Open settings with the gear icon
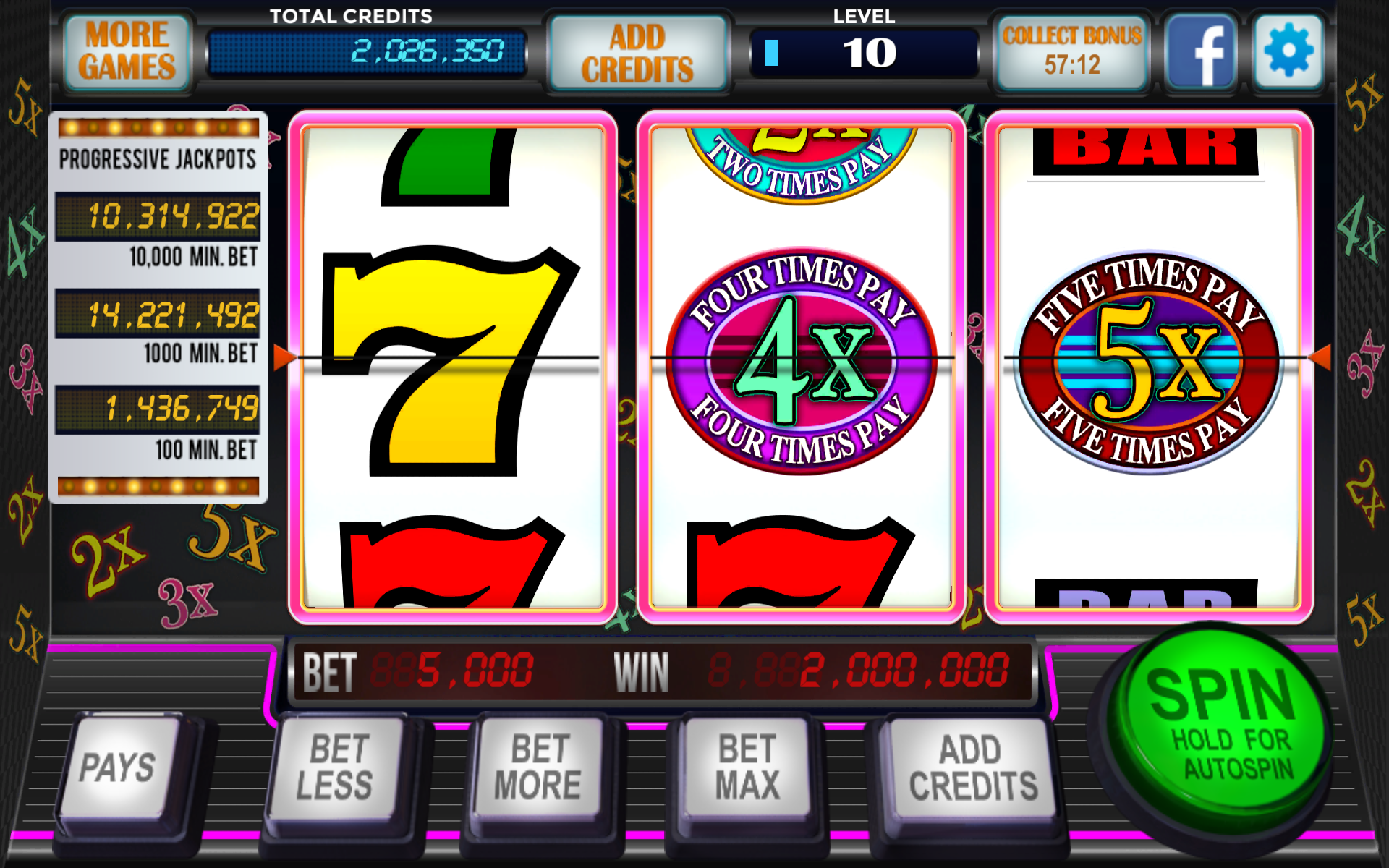 [x=1288, y=52]
